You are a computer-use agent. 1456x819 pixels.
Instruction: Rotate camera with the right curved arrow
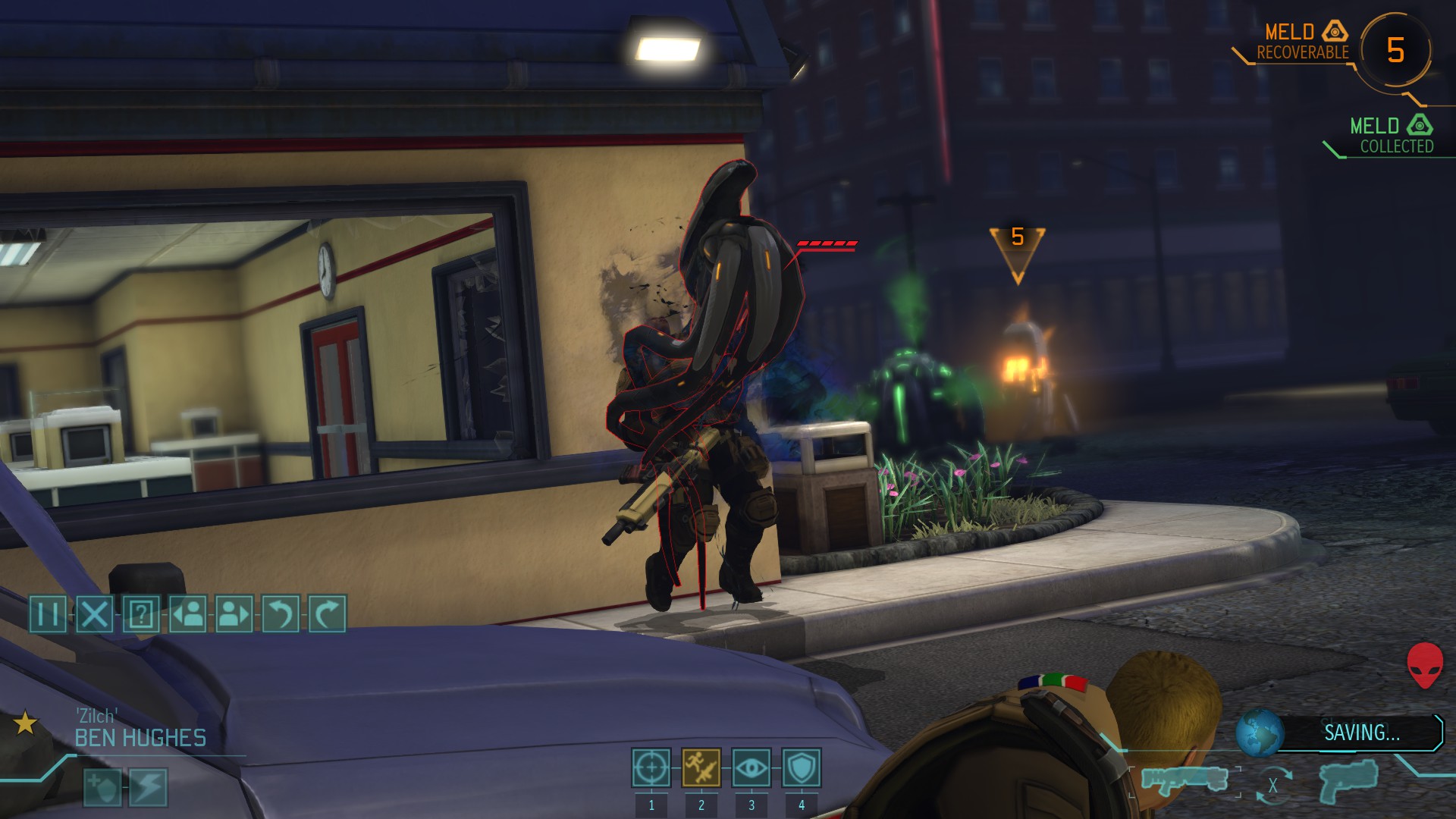pos(327,613)
